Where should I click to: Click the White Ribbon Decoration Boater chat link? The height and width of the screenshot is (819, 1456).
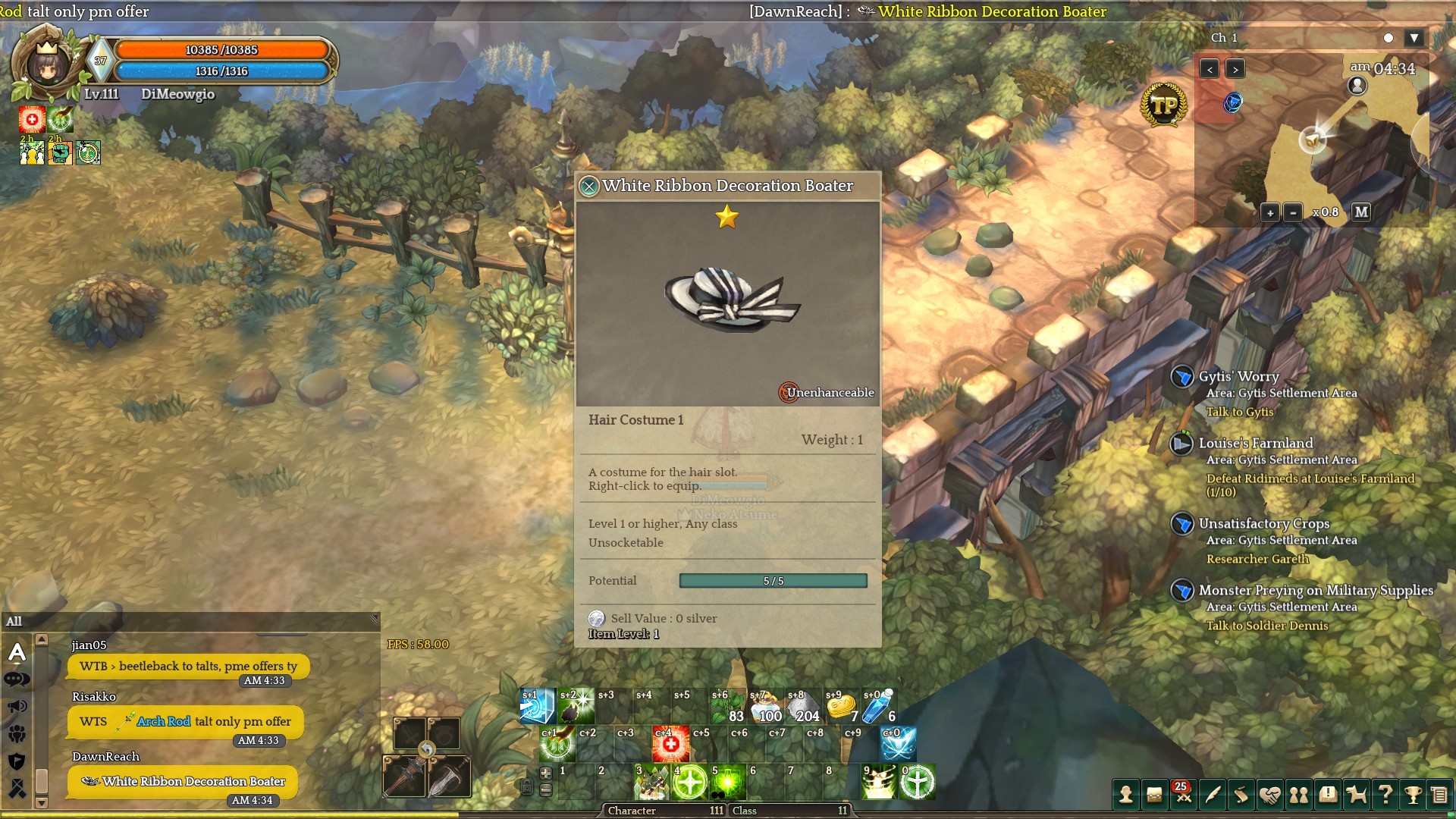tap(193, 782)
